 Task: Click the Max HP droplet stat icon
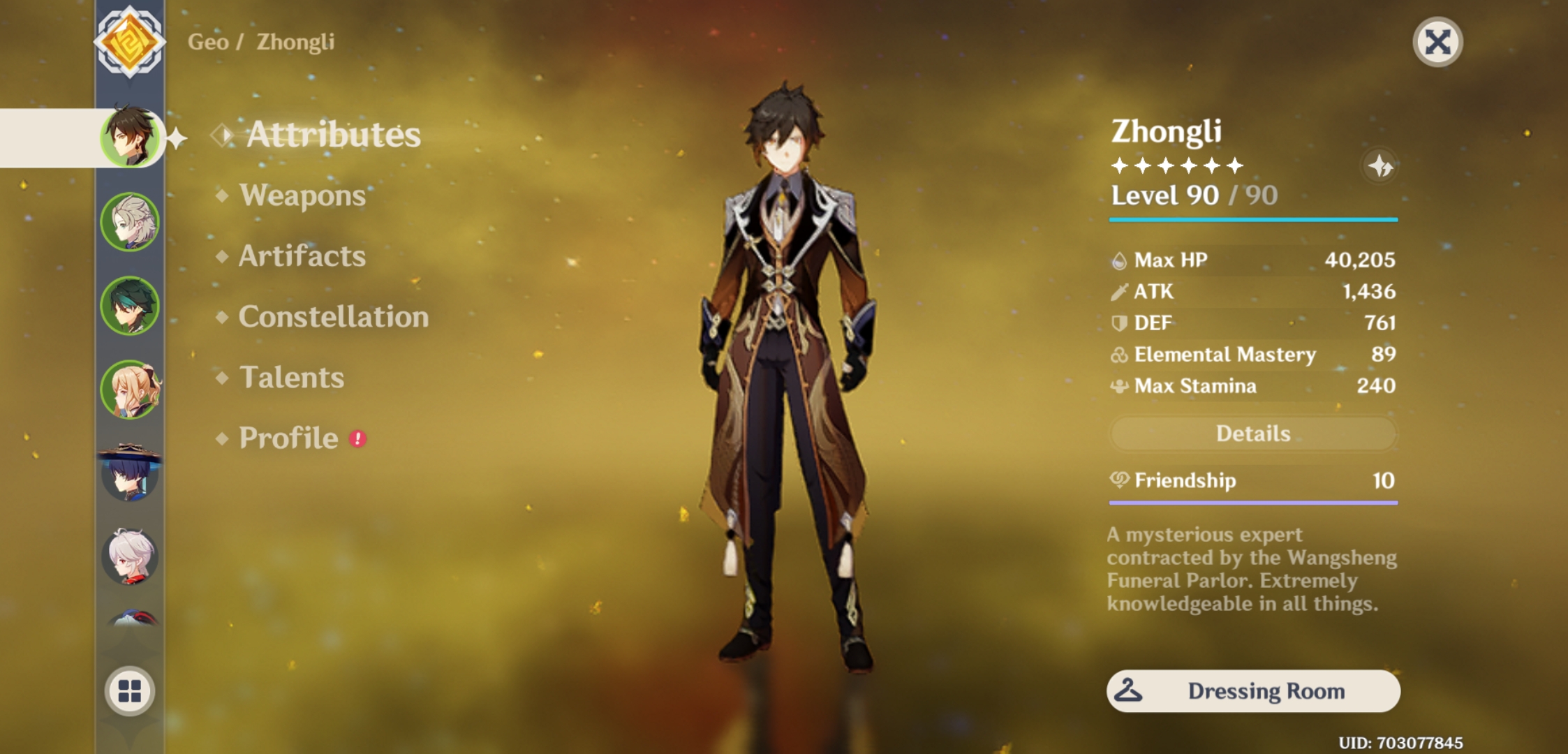click(1120, 260)
